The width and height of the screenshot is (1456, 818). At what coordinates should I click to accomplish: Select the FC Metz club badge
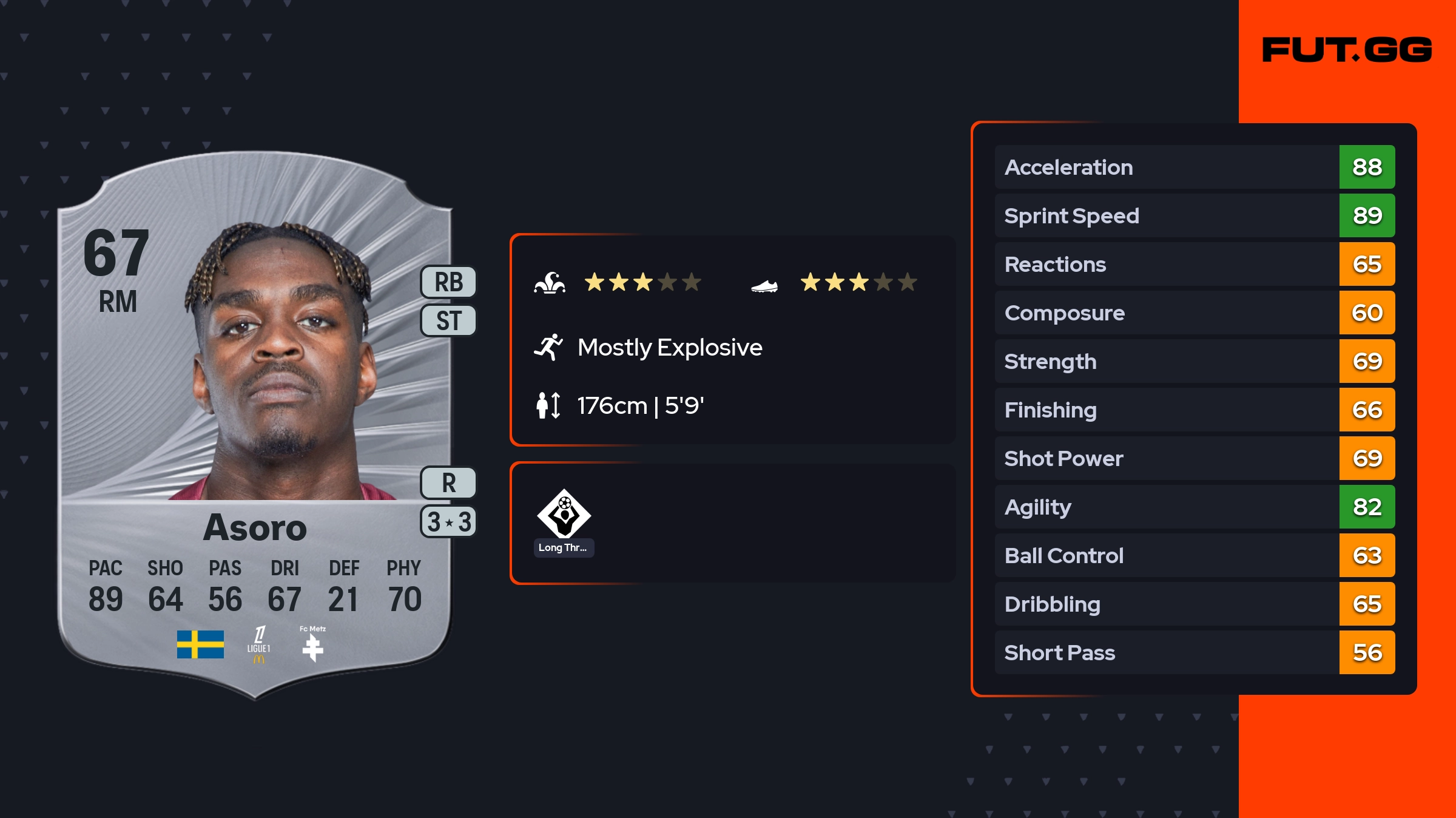312,646
